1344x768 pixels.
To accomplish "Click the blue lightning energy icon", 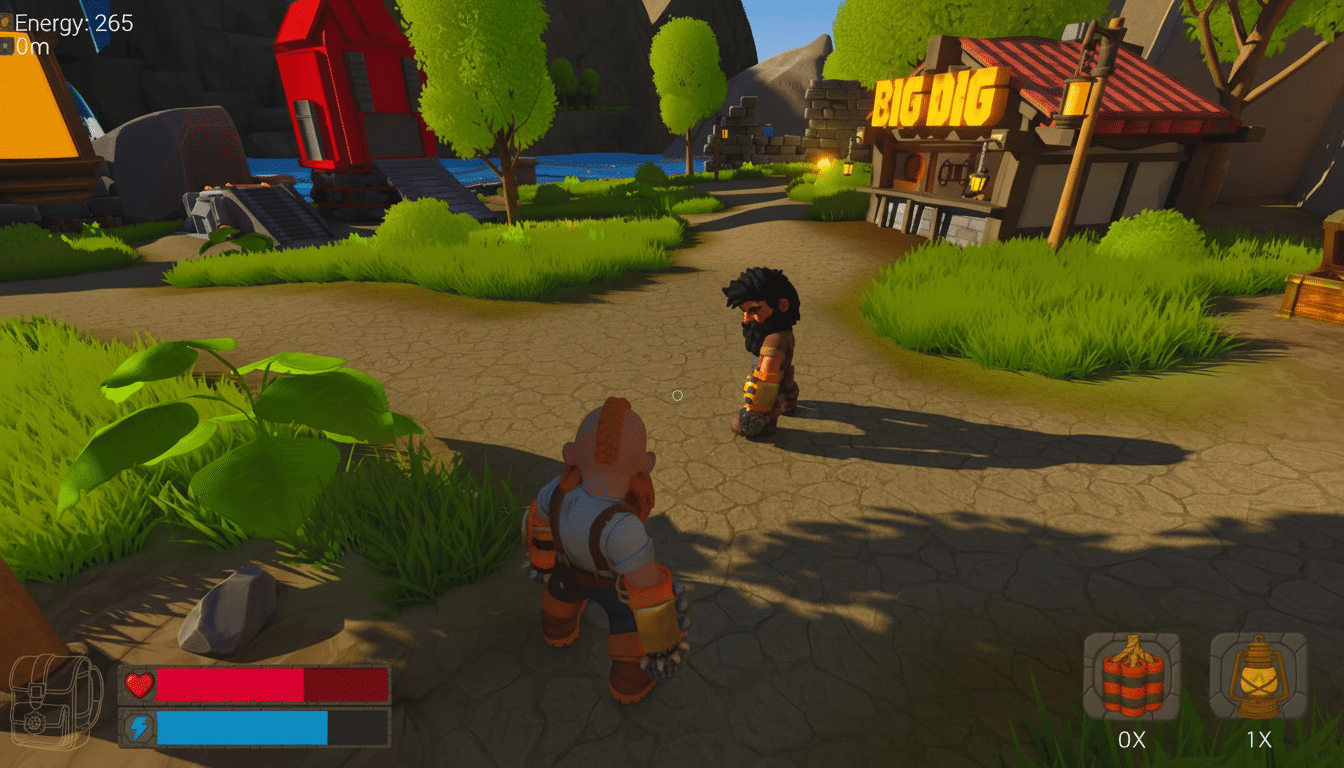I will click(x=138, y=727).
